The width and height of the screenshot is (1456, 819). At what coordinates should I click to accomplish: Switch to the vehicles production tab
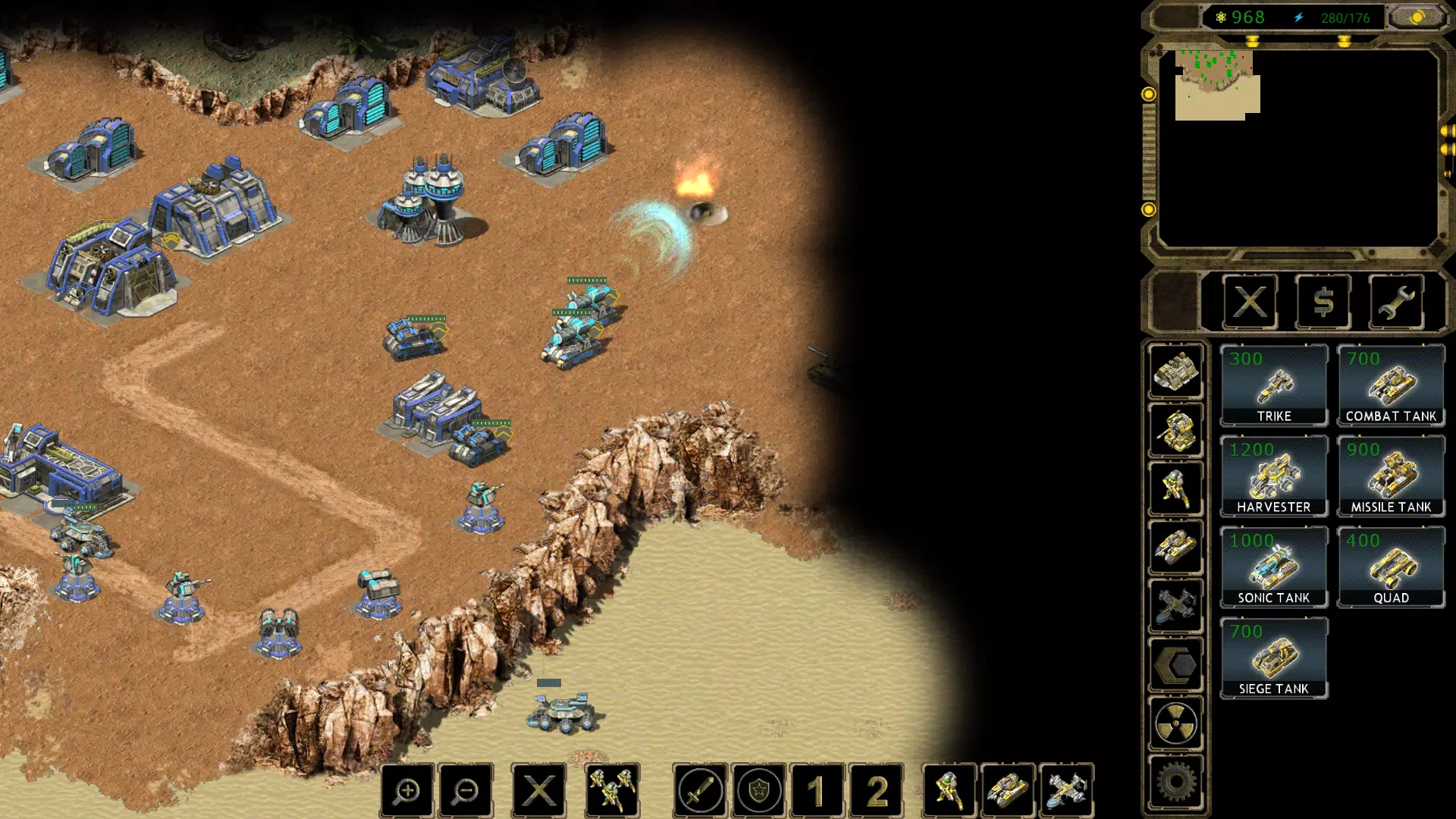1176,546
